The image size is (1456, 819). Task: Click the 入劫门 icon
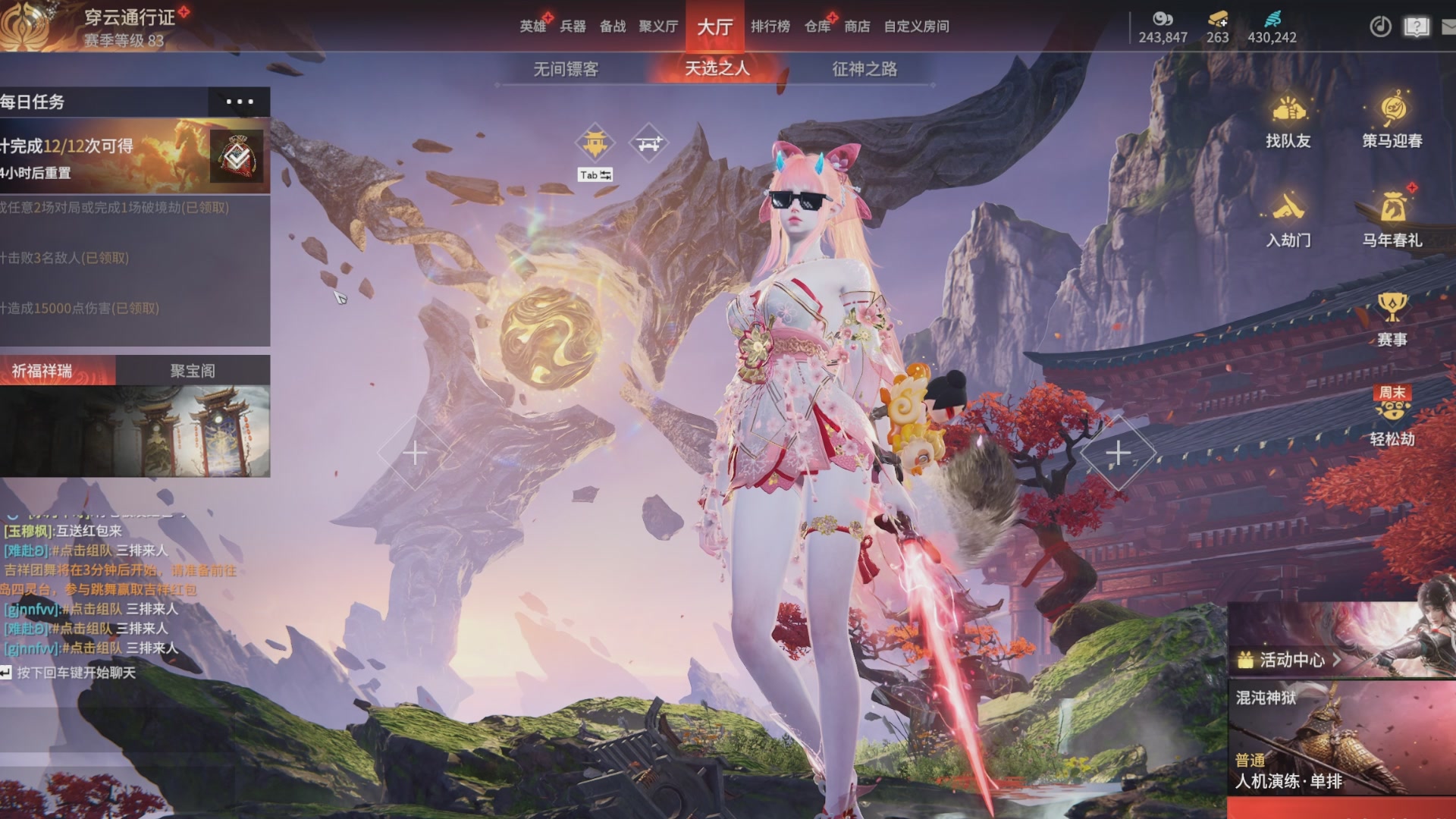[x=1288, y=220]
